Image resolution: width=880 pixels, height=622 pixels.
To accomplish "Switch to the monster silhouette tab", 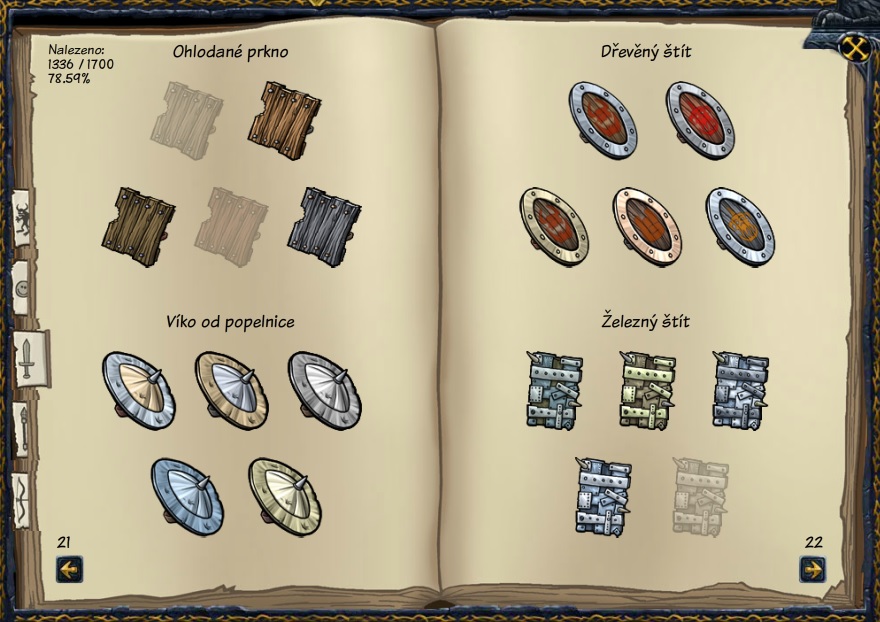I will point(23,219).
